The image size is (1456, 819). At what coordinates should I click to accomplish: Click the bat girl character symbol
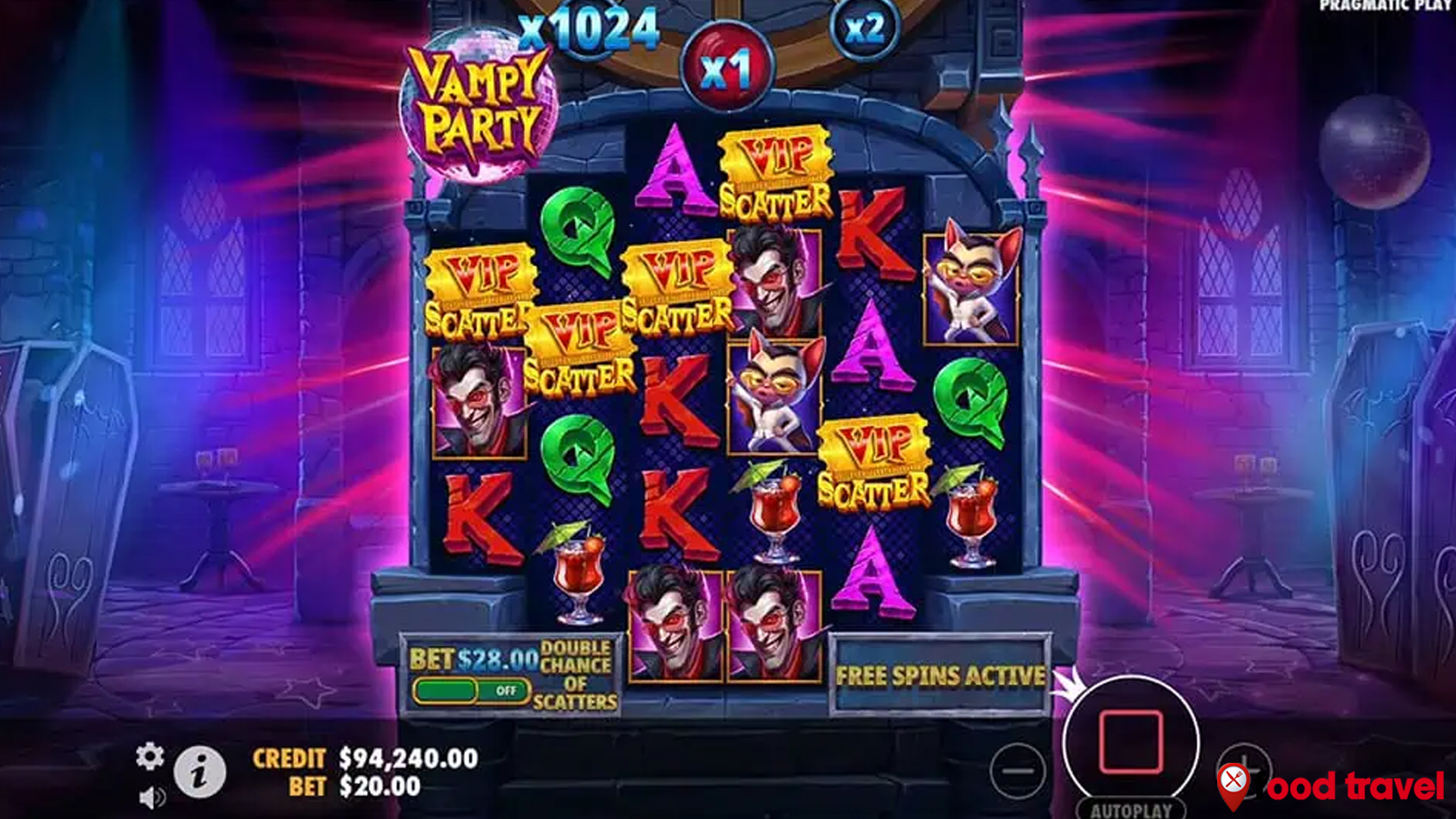[x=970, y=281]
